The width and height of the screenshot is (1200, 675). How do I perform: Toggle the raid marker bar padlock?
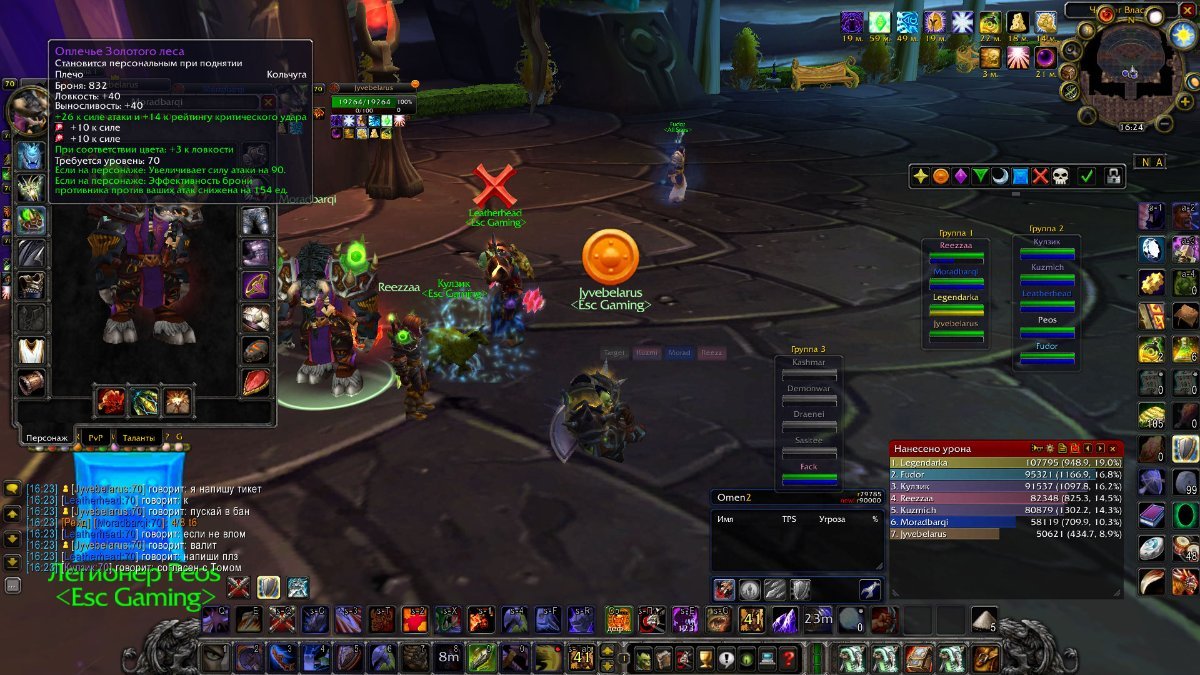tap(1113, 176)
